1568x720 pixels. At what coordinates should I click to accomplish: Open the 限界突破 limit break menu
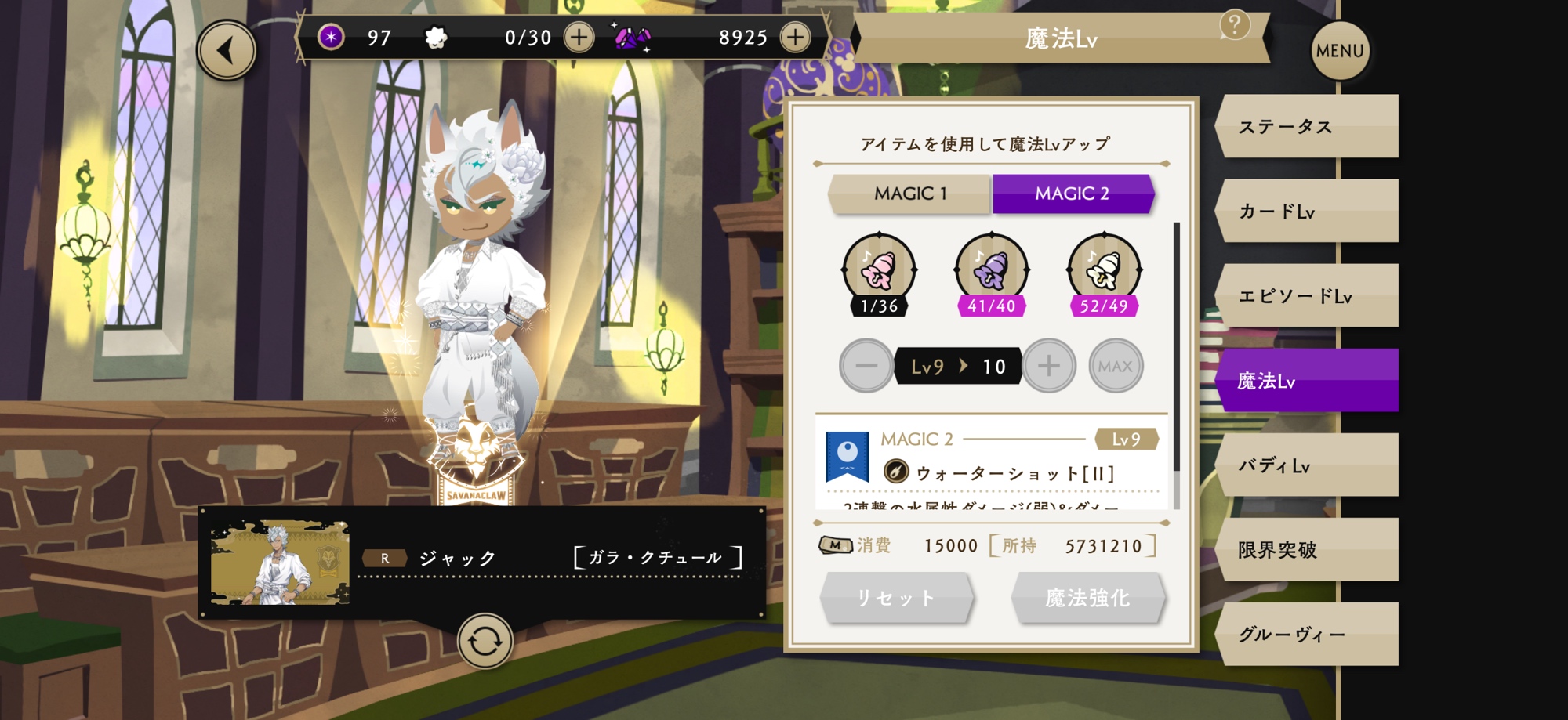tap(1306, 550)
